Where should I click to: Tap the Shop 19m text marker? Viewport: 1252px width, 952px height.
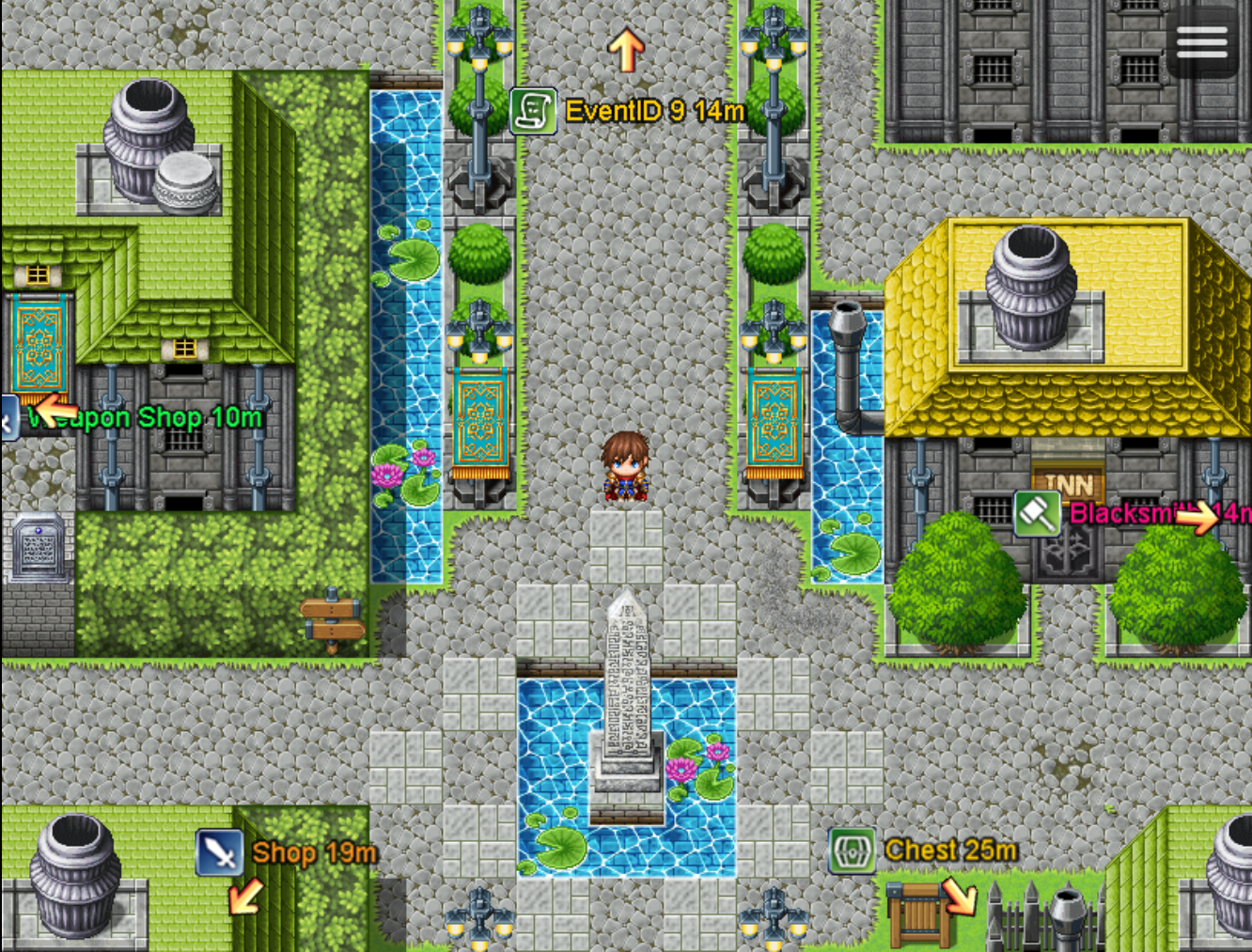click(312, 851)
